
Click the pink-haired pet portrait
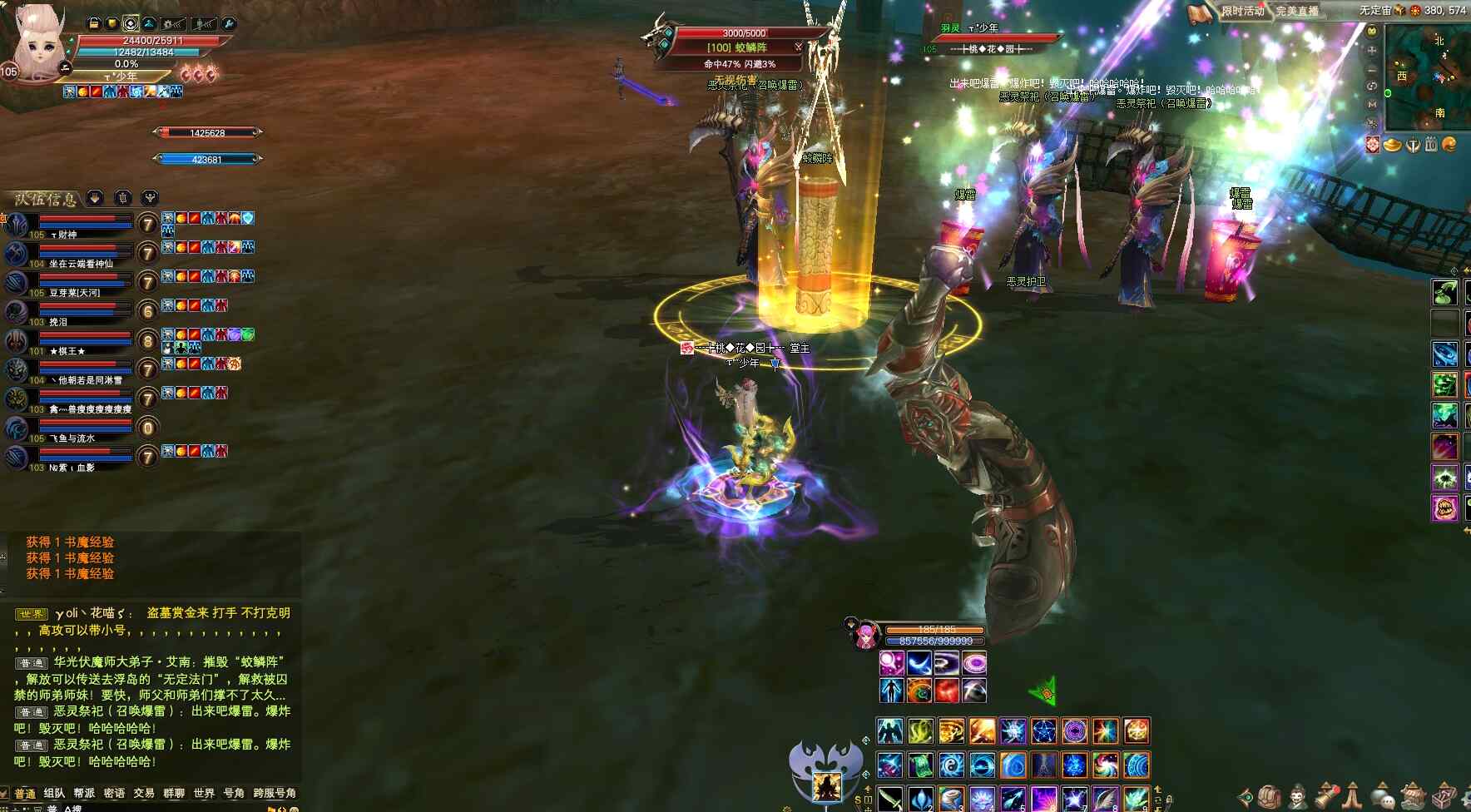pyautogui.click(x=865, y=636)
